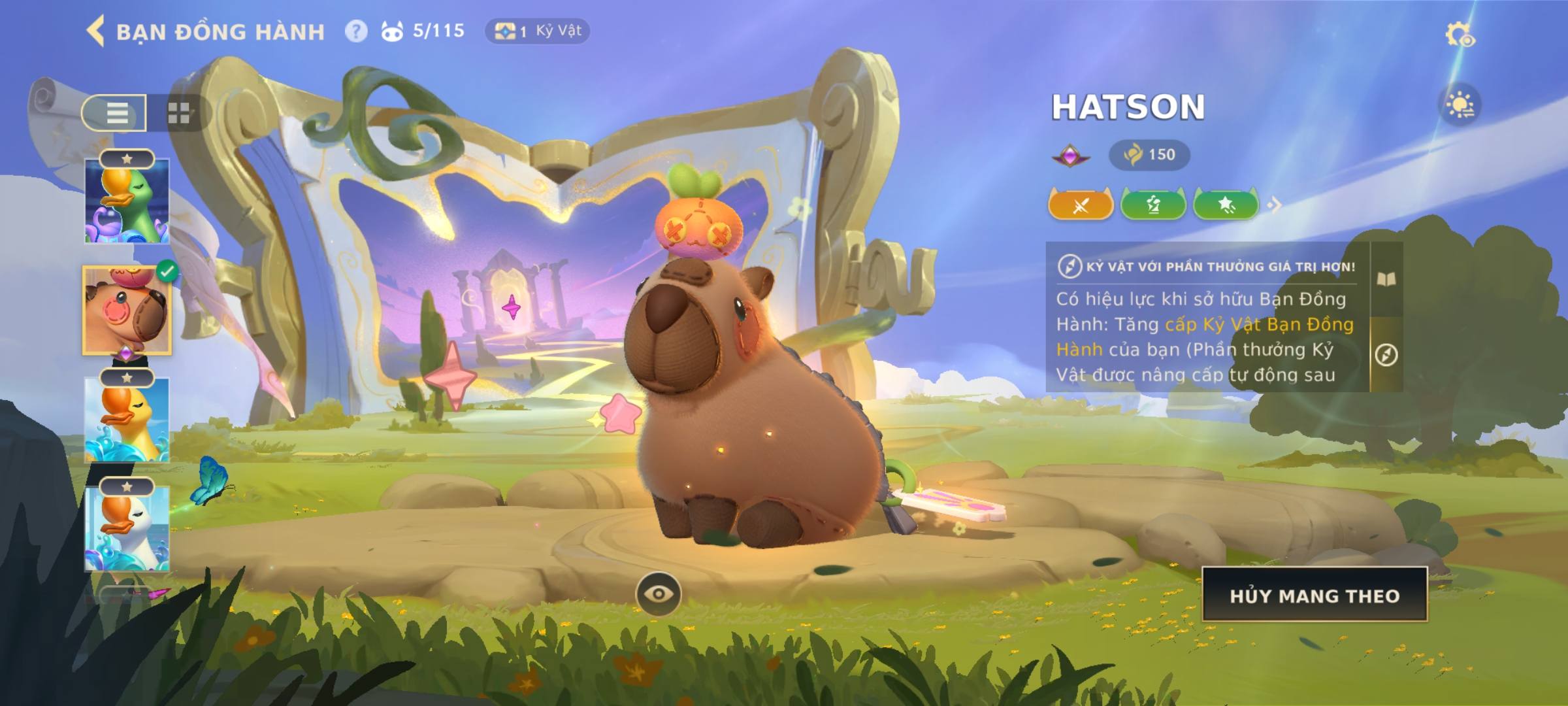
Task: Open the compass tab beside the description
Action: [1386, 355]
